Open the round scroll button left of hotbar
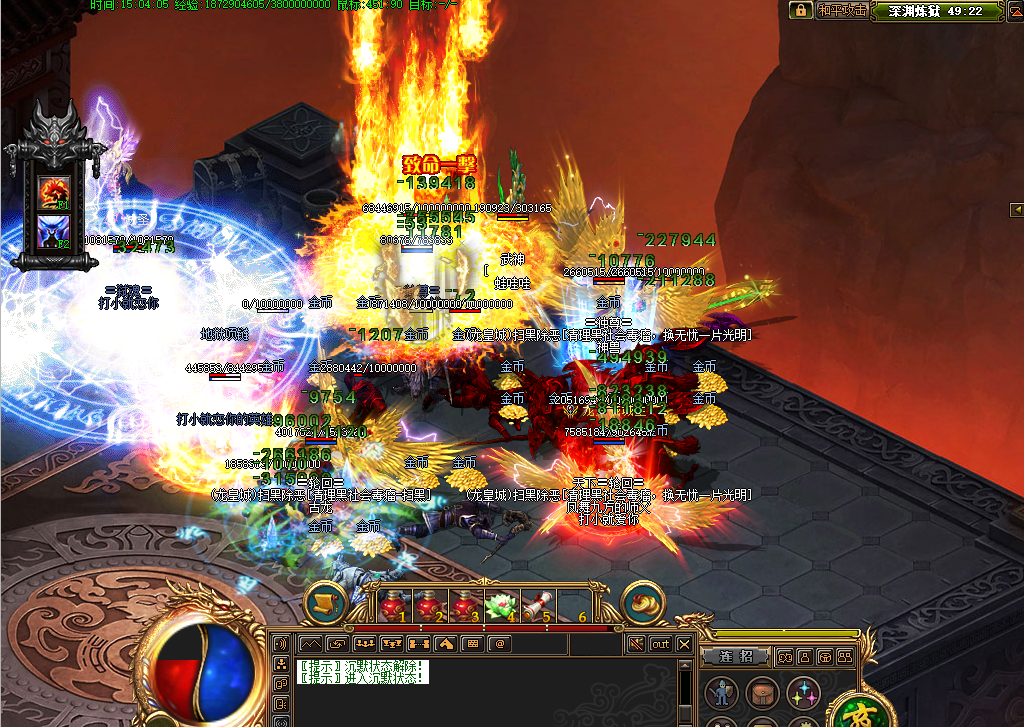Image resolution: width=1024 pixels, height=727 pixels. 325,603
